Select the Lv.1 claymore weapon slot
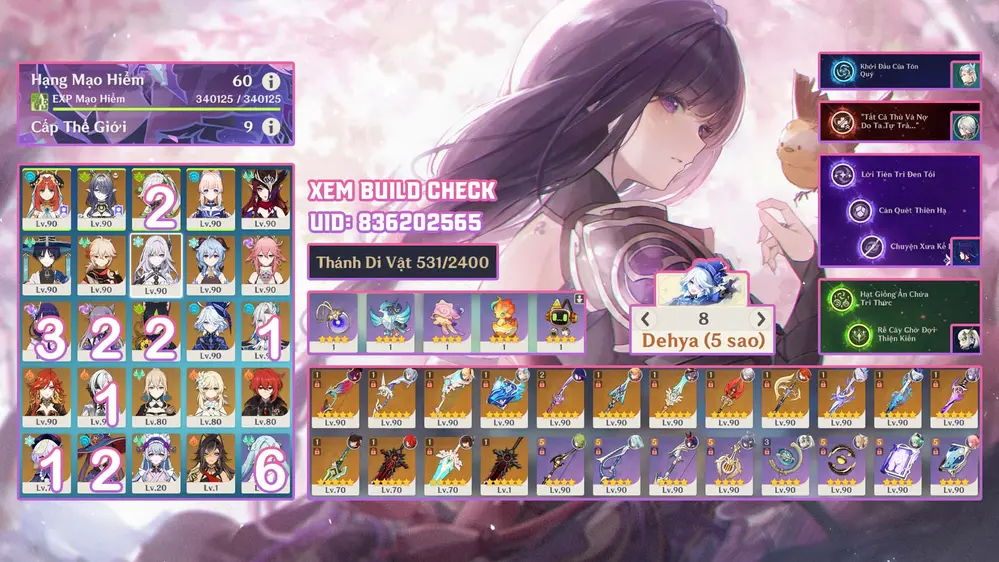The width and height of the screenshot is (999, 562). [502, 463]
